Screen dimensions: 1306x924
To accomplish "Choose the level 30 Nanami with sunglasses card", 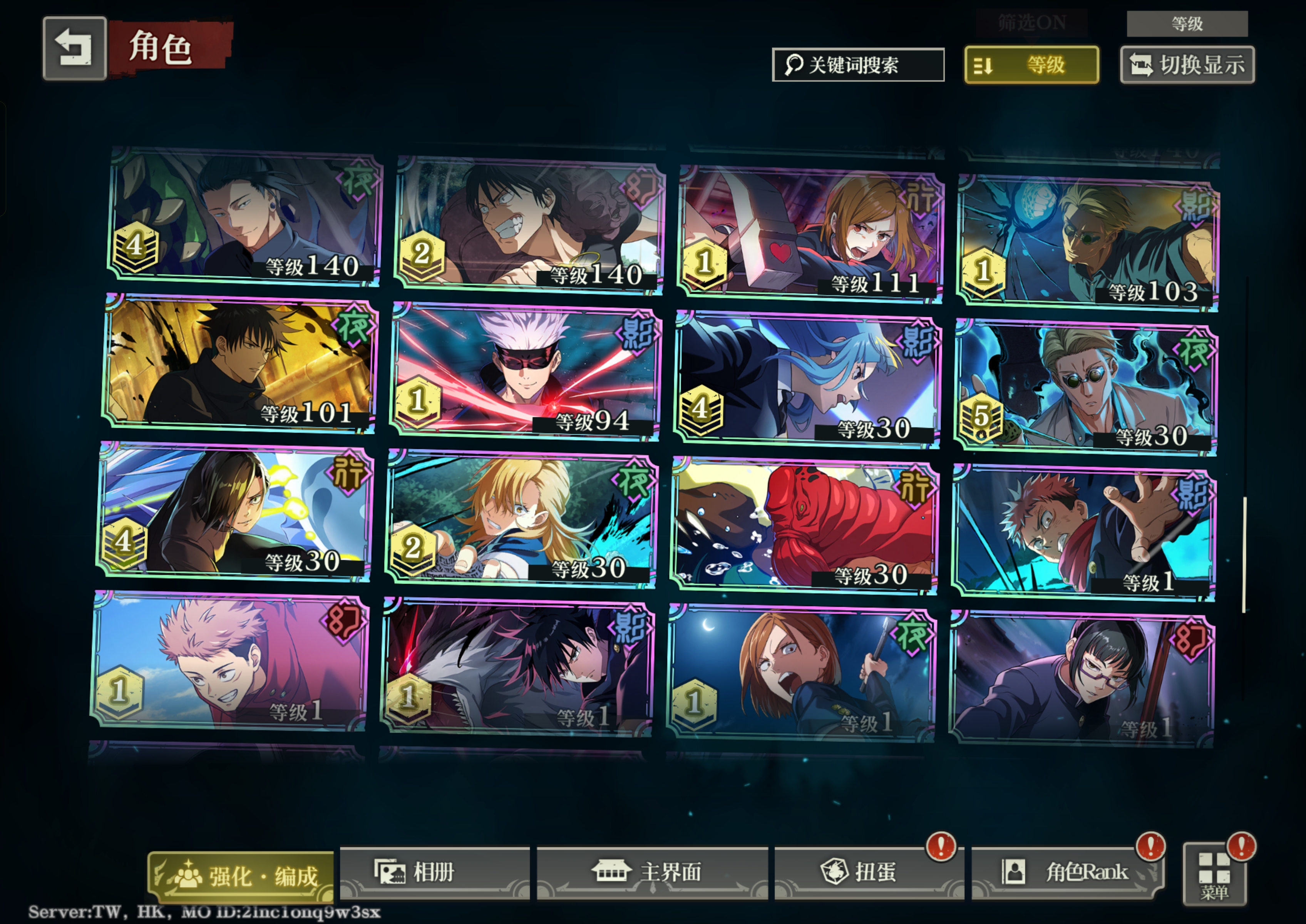I will click(1086, 388).
